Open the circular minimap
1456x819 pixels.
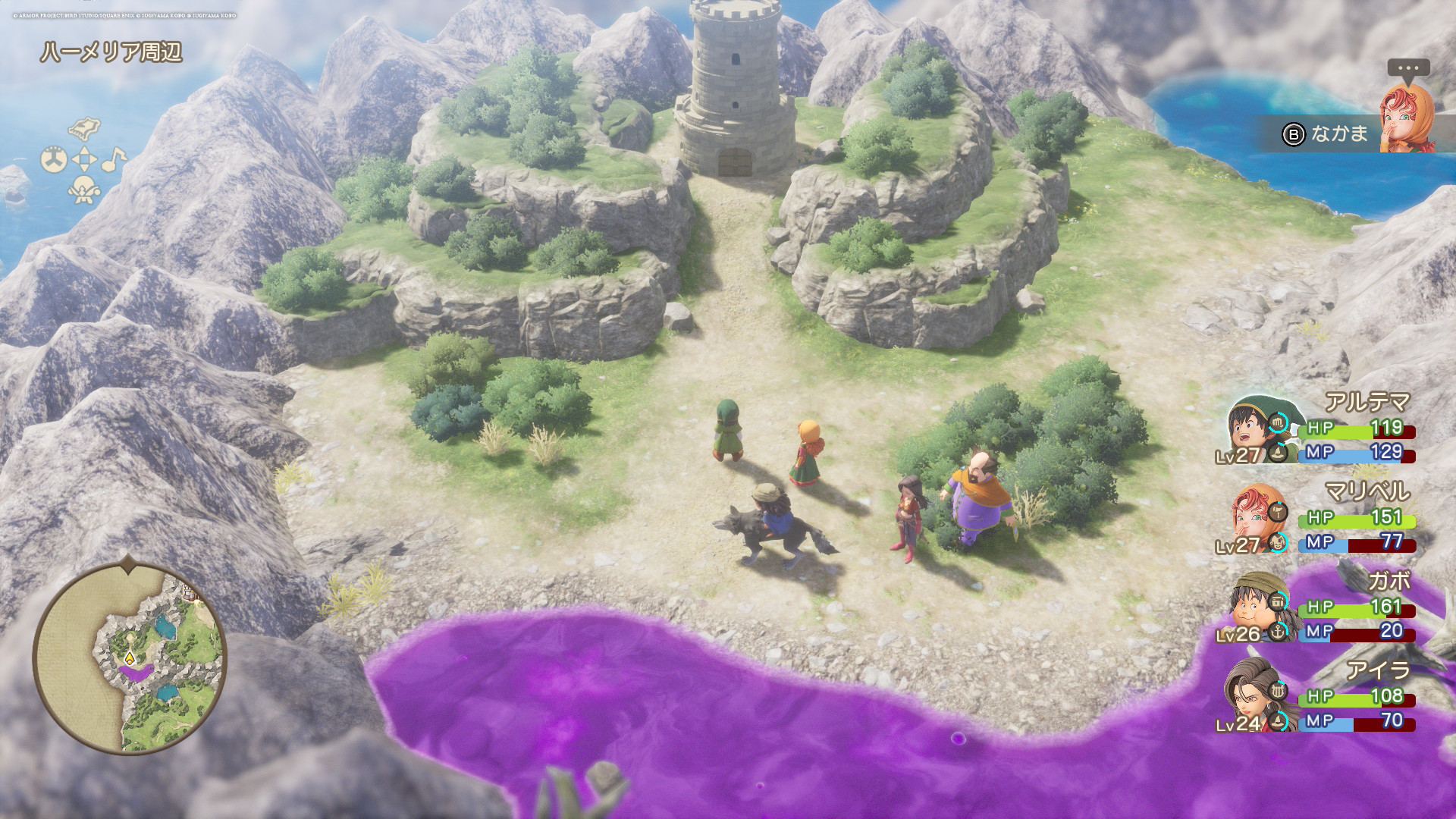click(x=130, y=658)
